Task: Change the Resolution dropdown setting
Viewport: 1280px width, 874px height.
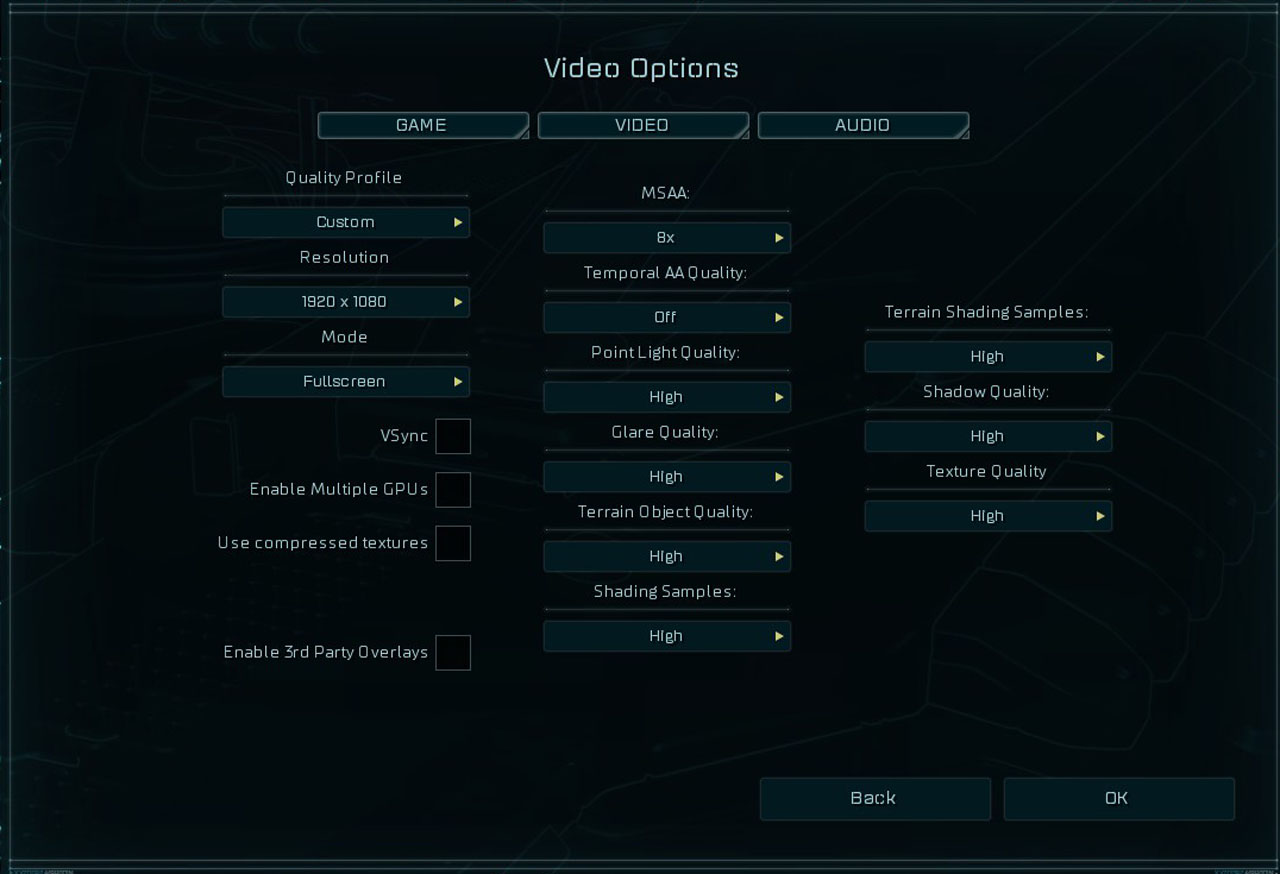Action: [x=346, y=302]
